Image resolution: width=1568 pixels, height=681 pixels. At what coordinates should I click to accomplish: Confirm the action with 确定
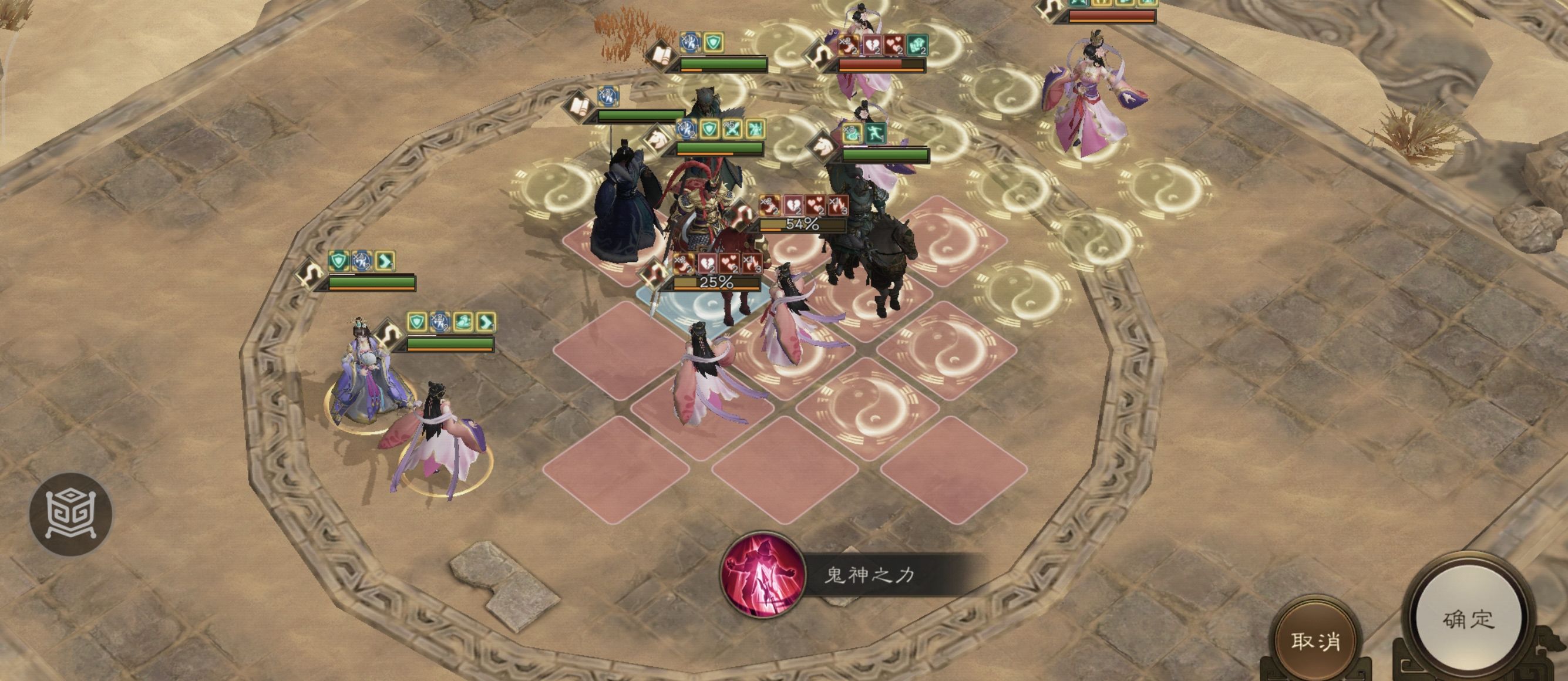coord(1468,621)
